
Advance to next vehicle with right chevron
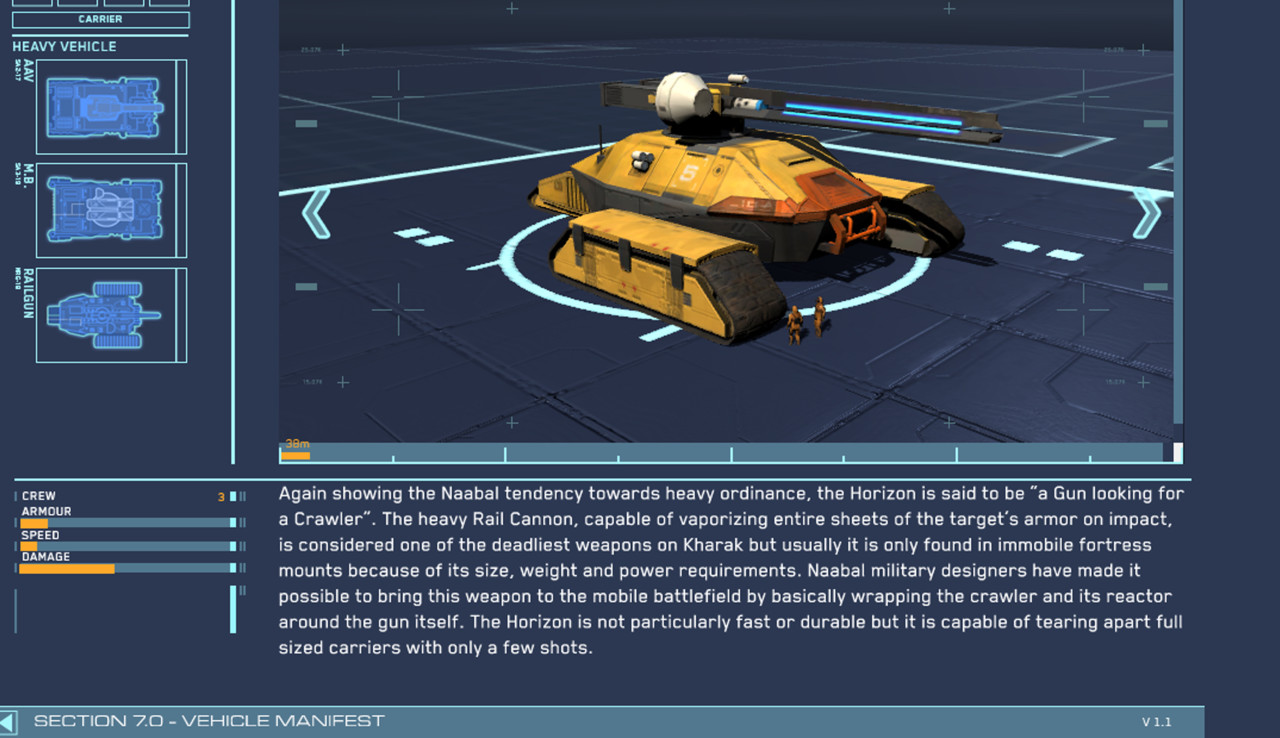[x=1146, y=213]
